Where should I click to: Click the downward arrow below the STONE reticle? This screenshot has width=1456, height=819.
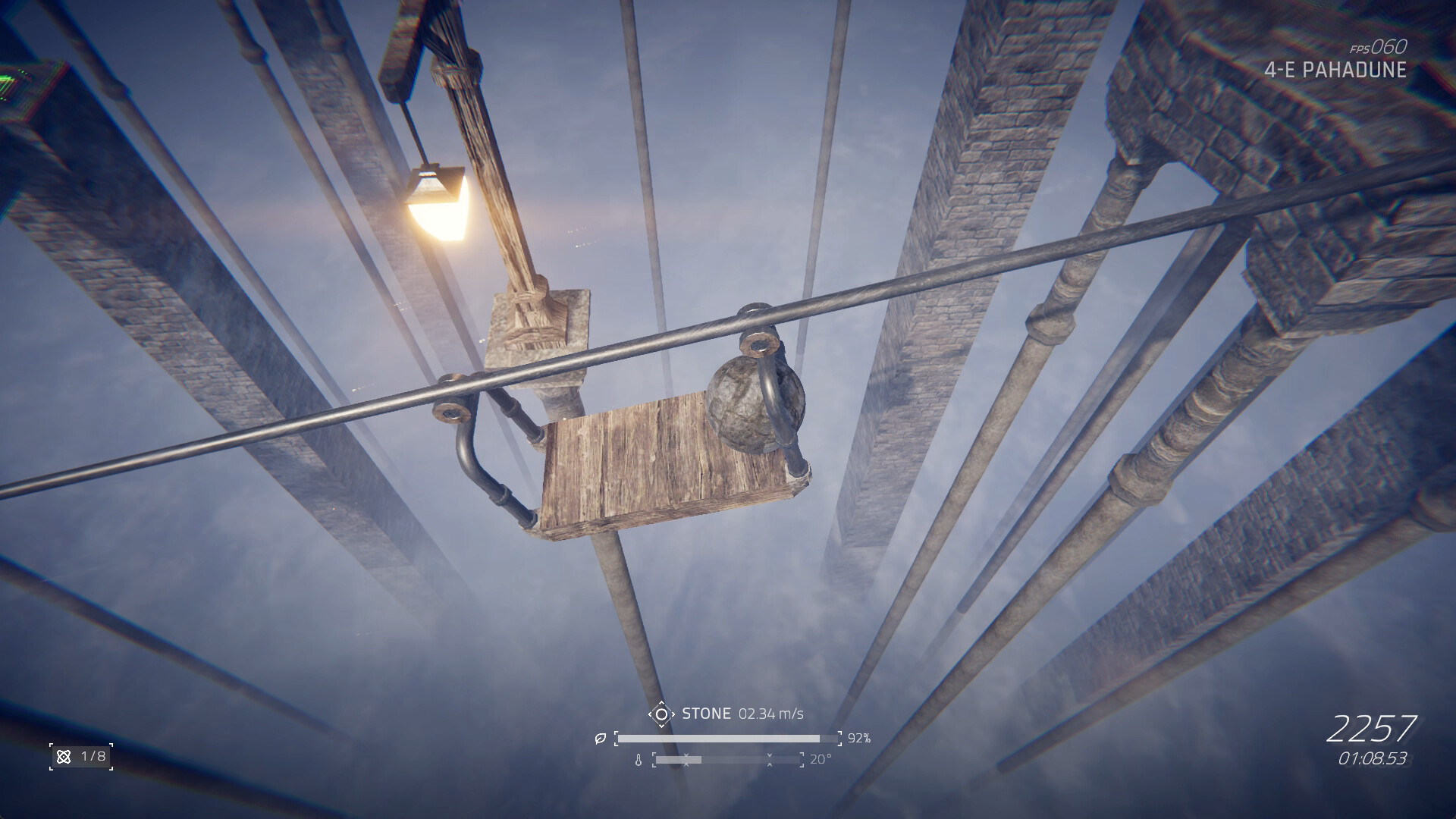coord(661,726)
